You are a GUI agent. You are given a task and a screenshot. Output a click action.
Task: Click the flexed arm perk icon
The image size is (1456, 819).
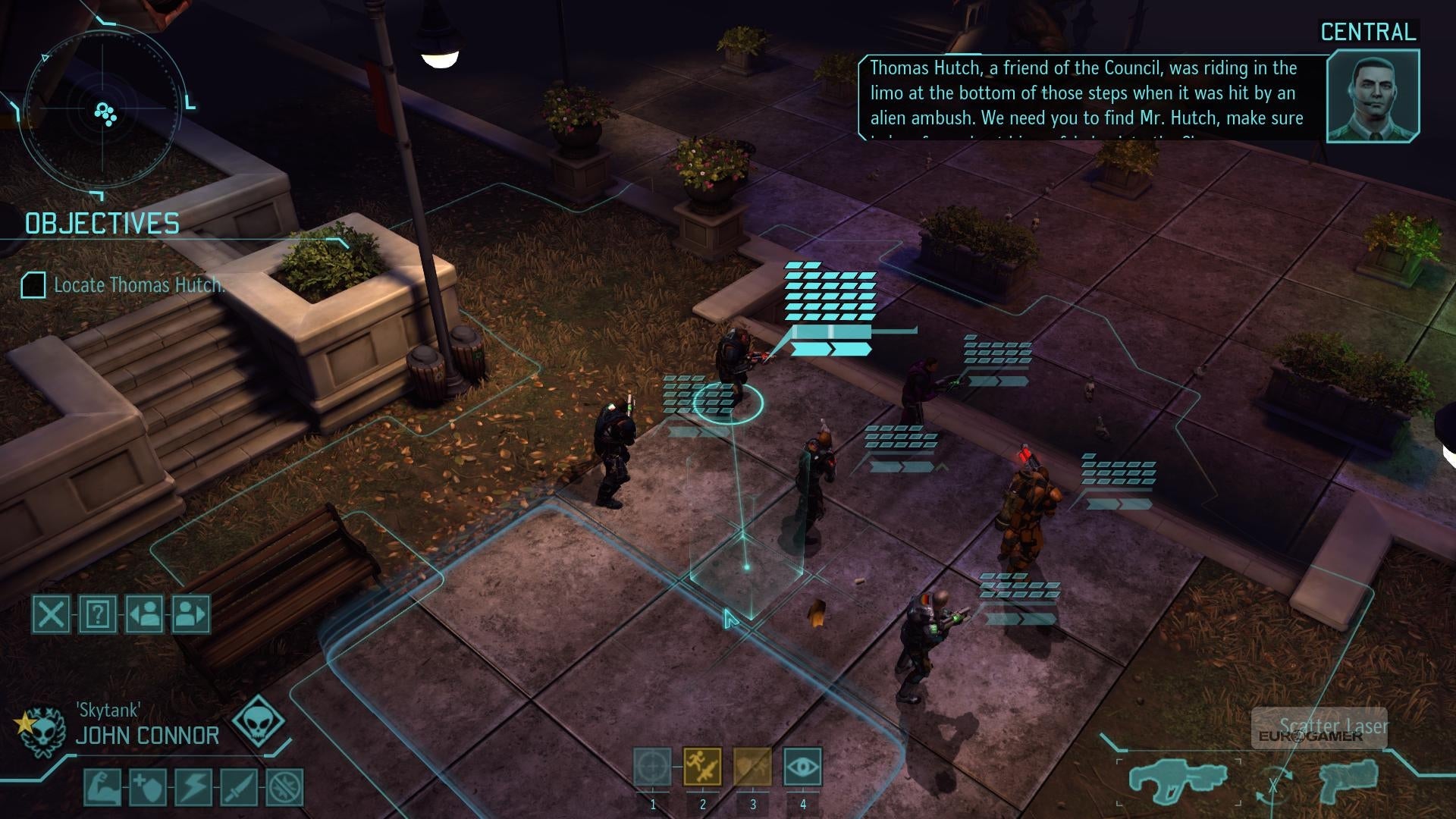coord(102,787)
